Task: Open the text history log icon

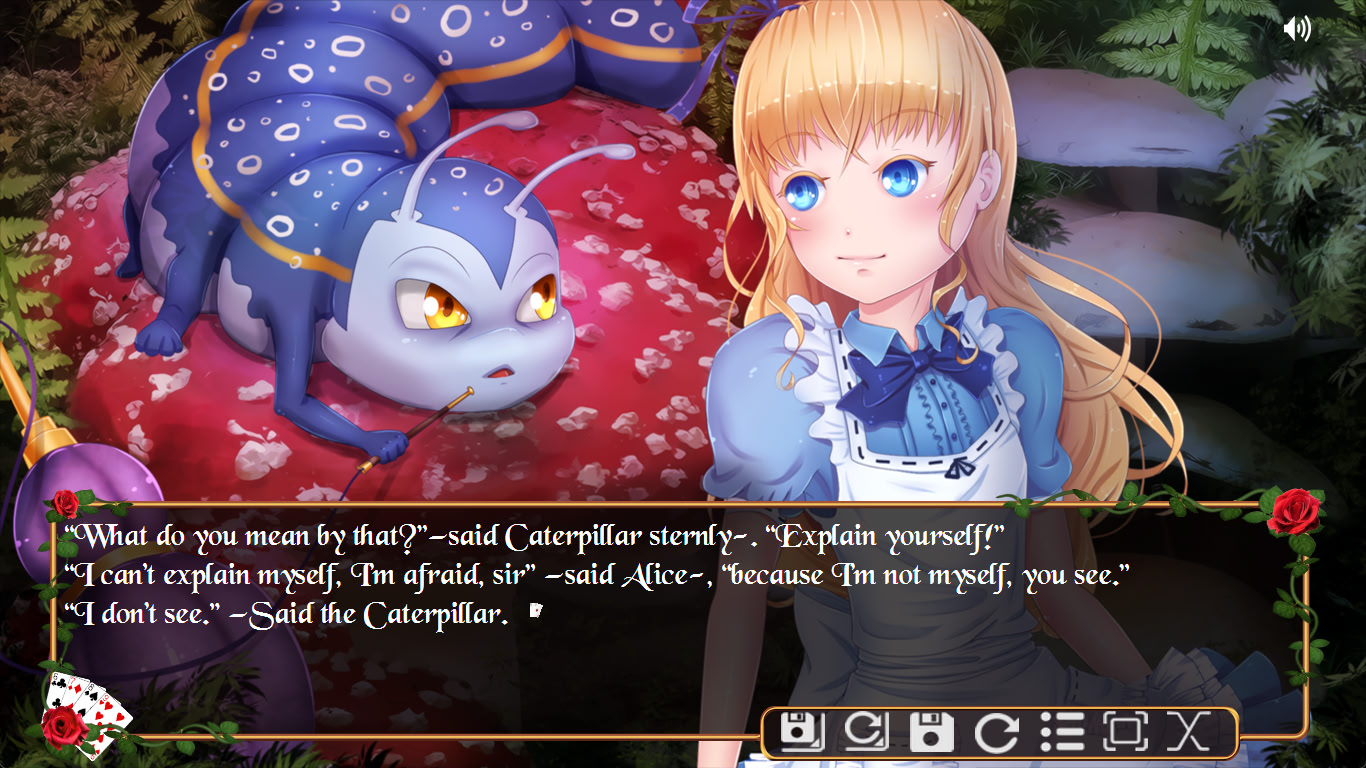Action: [x=1061, y=731]
